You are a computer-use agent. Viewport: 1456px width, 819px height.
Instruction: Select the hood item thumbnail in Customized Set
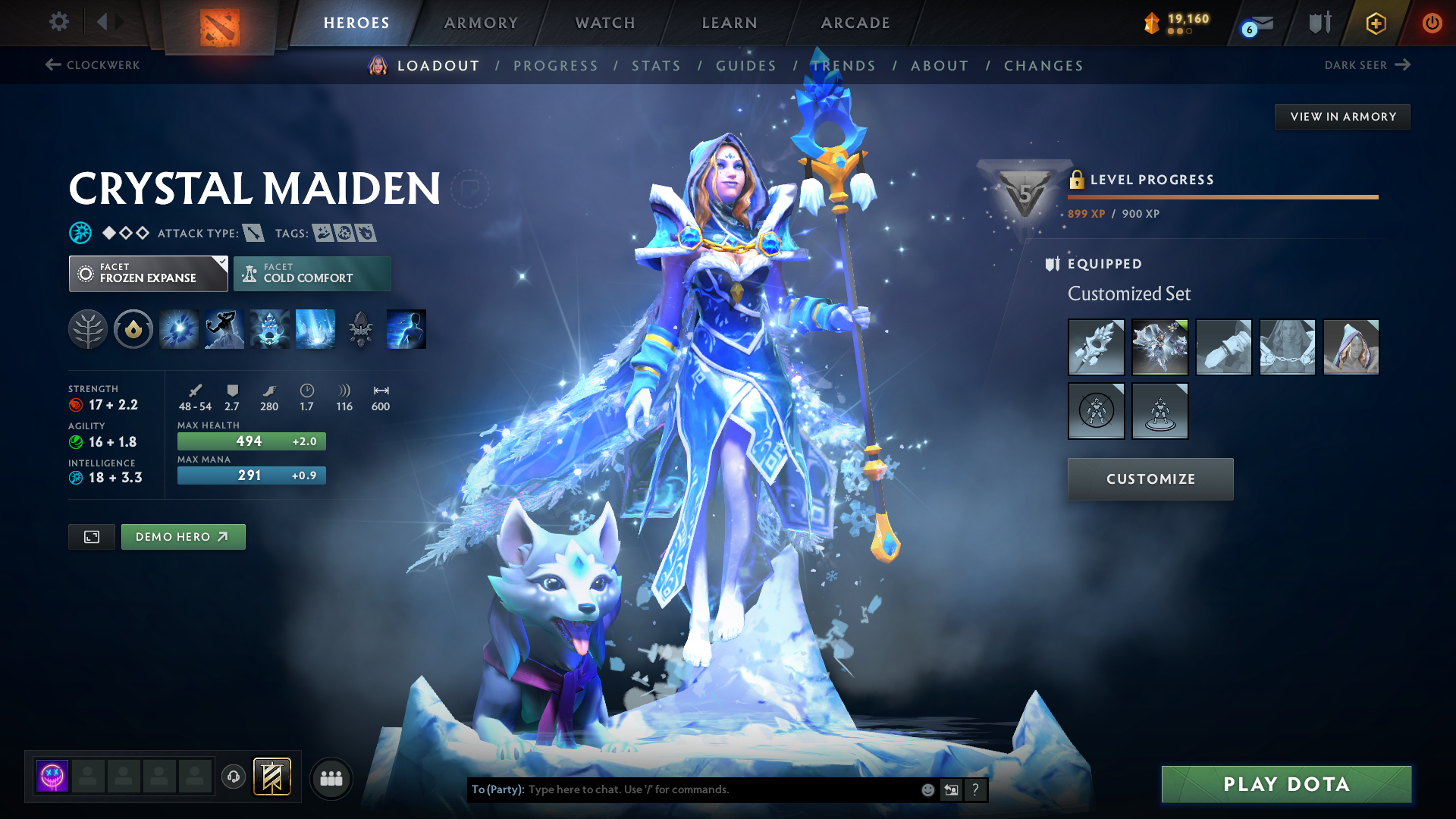[1351, 347]
